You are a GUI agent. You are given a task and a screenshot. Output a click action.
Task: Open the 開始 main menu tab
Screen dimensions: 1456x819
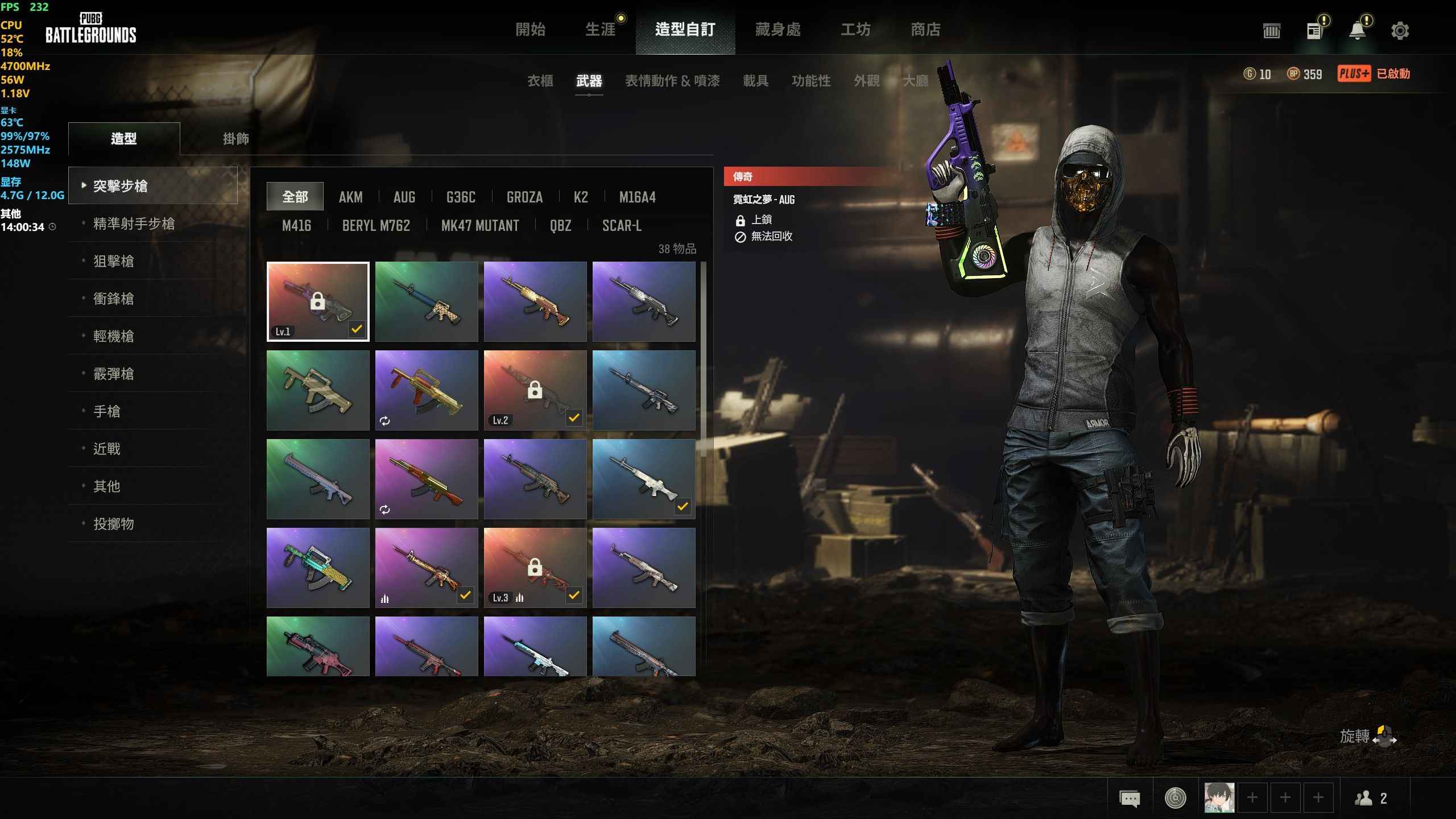tap(530, 29)
